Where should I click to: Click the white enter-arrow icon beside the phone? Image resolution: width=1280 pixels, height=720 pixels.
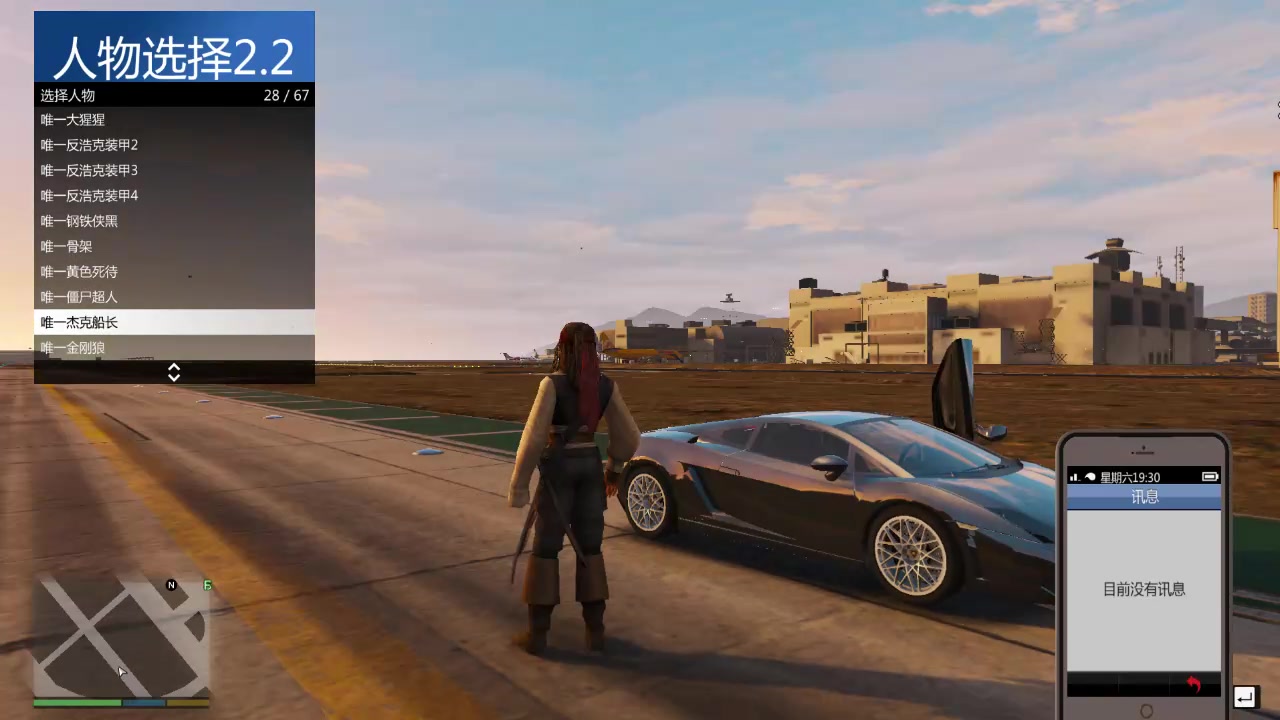(x=1245, y=697)
